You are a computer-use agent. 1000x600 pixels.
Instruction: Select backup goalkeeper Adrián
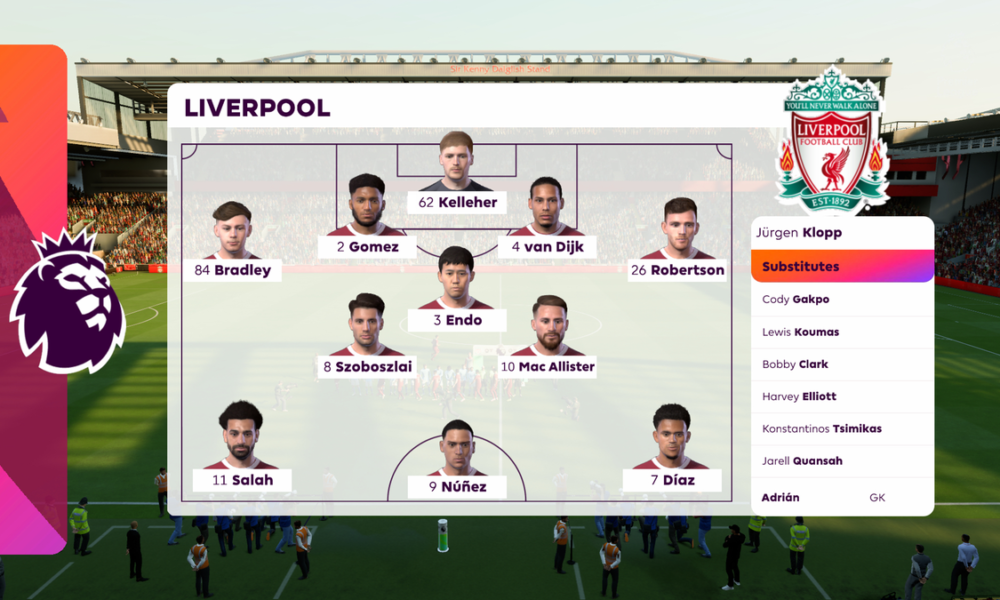point(842,497)
